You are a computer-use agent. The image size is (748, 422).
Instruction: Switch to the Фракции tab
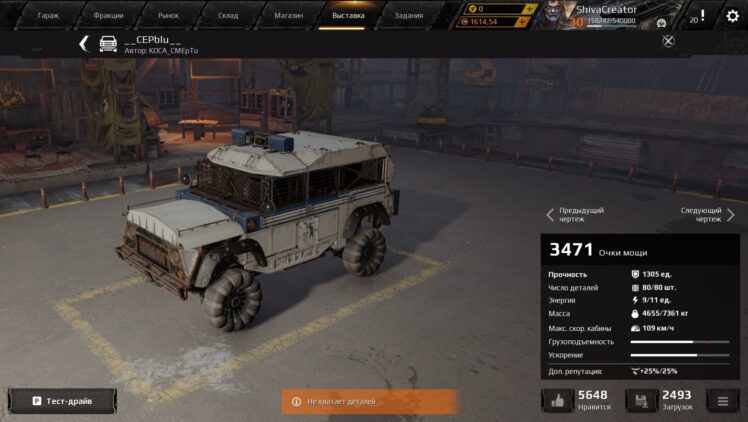(x=108, y=16)
